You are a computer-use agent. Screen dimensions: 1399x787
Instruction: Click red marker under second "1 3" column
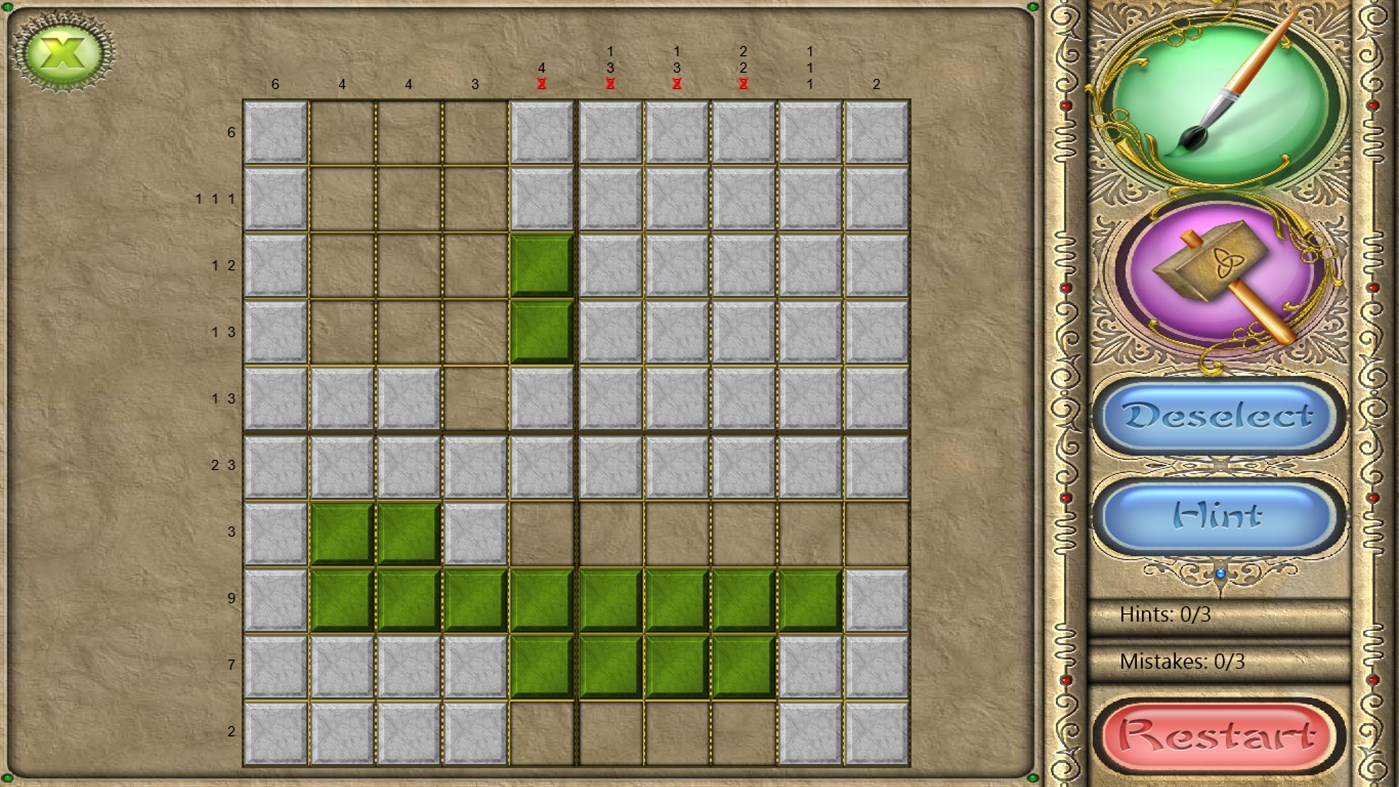(x=676, y=84)
